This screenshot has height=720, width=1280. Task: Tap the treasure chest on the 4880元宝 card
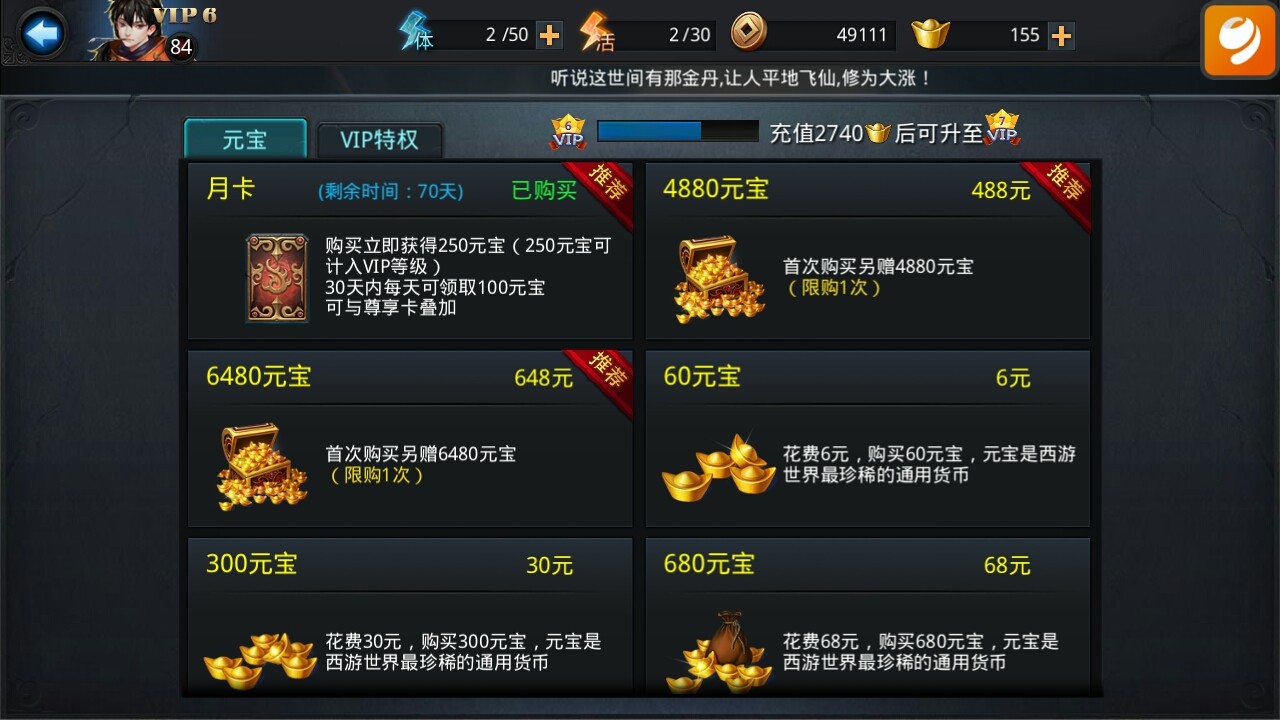(x=716, y=277)
